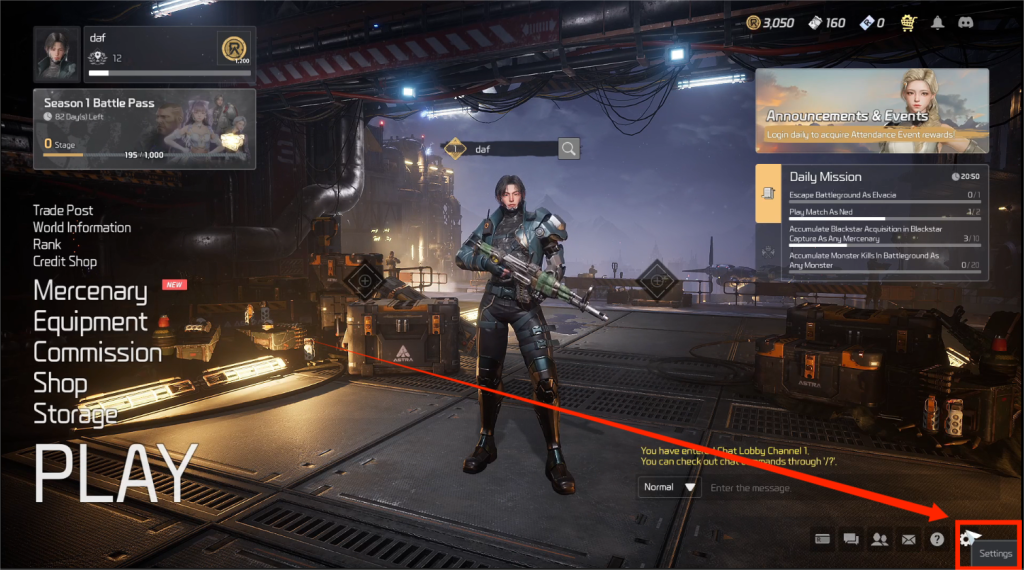Open the shopping cart icon
This screenshot has width=1024, height=570.
point(908,22)
